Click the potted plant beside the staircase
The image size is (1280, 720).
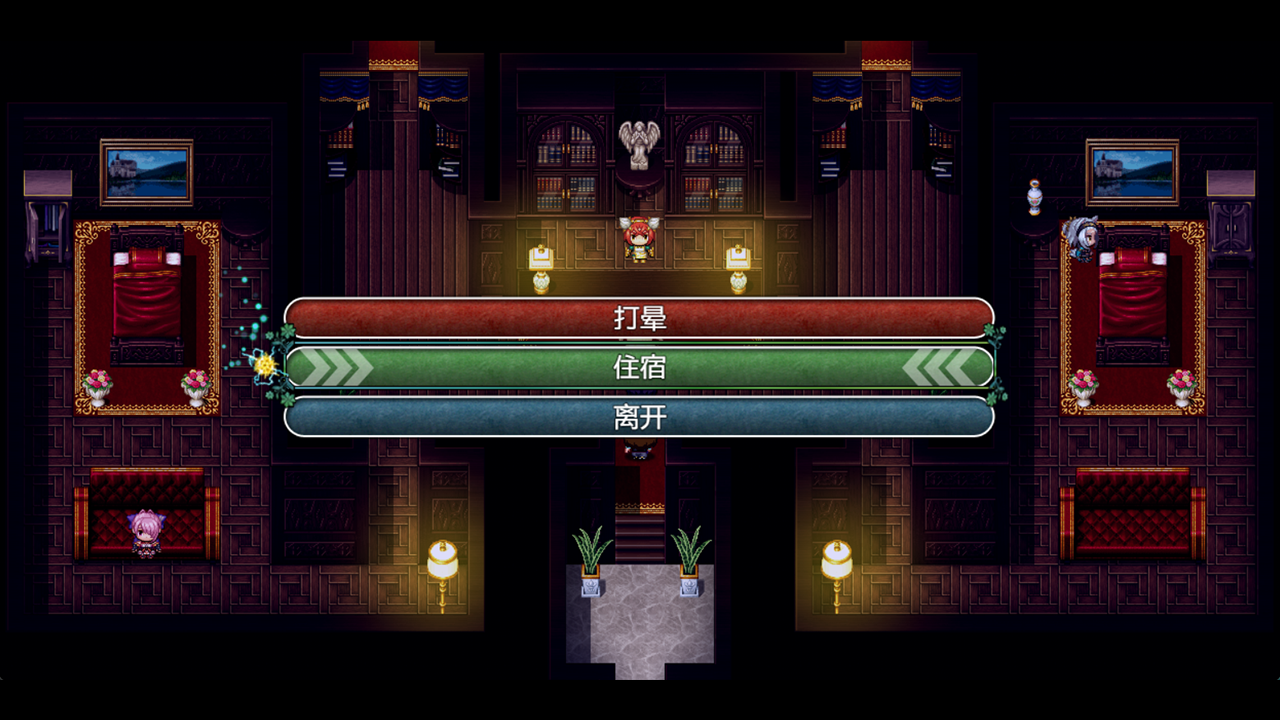[x=590, y=555]
